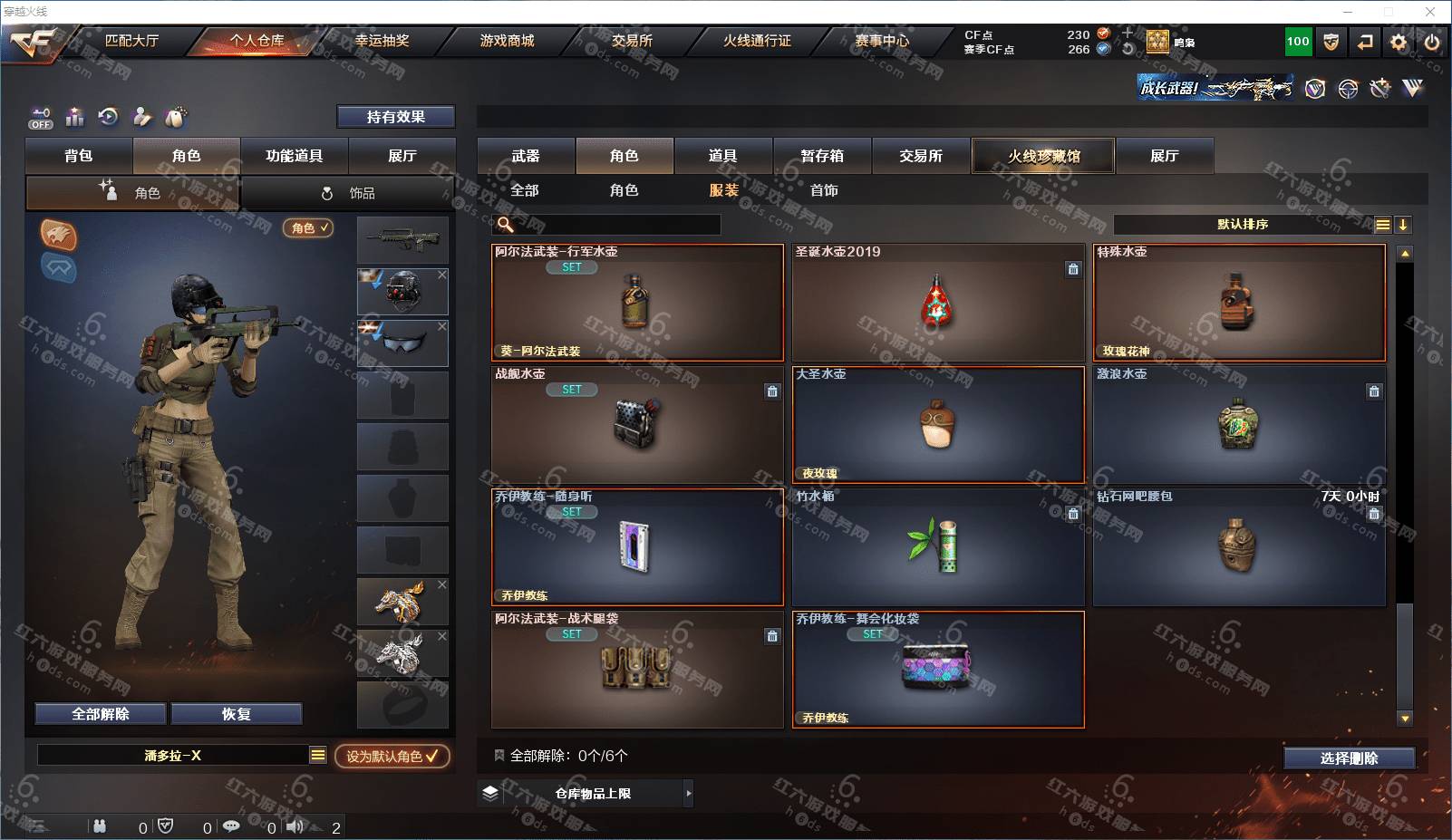This screenshot has height=840, width=1452.
Task: Close the game window
Action: click(x=1430, y=12)
